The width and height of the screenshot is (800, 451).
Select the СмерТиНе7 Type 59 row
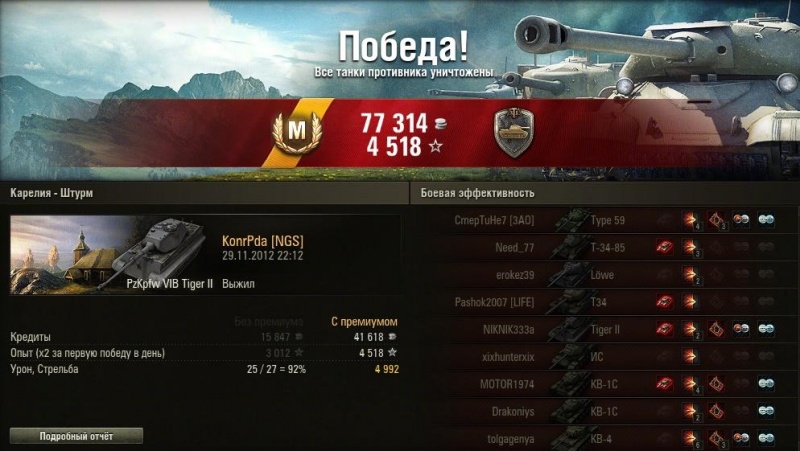click(600, 220)
